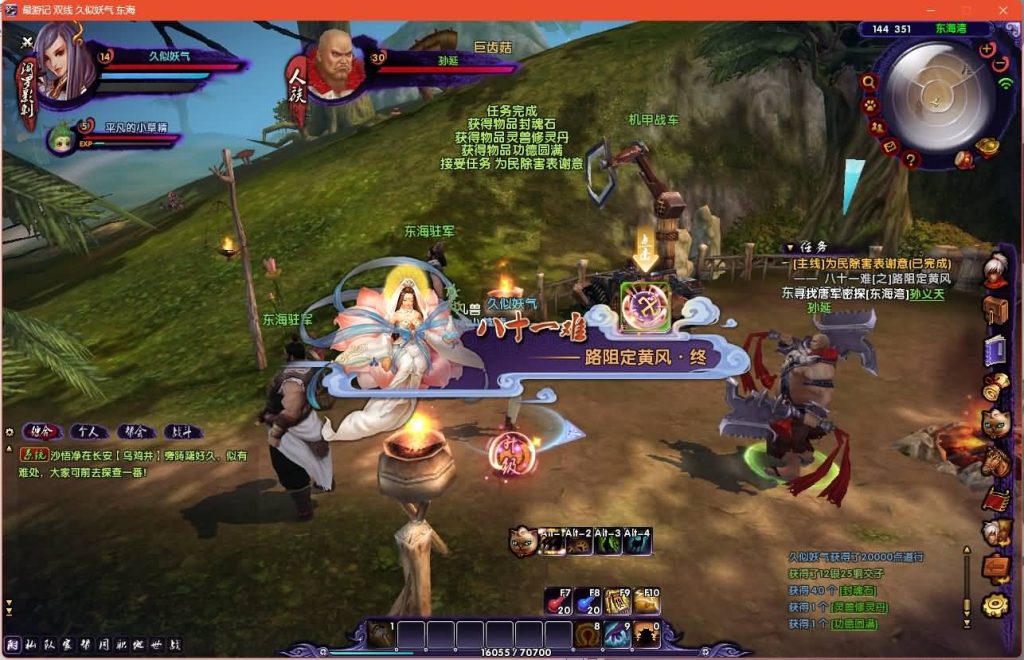
Task: Open the mail envelope icon
Action: click(889, 146)
